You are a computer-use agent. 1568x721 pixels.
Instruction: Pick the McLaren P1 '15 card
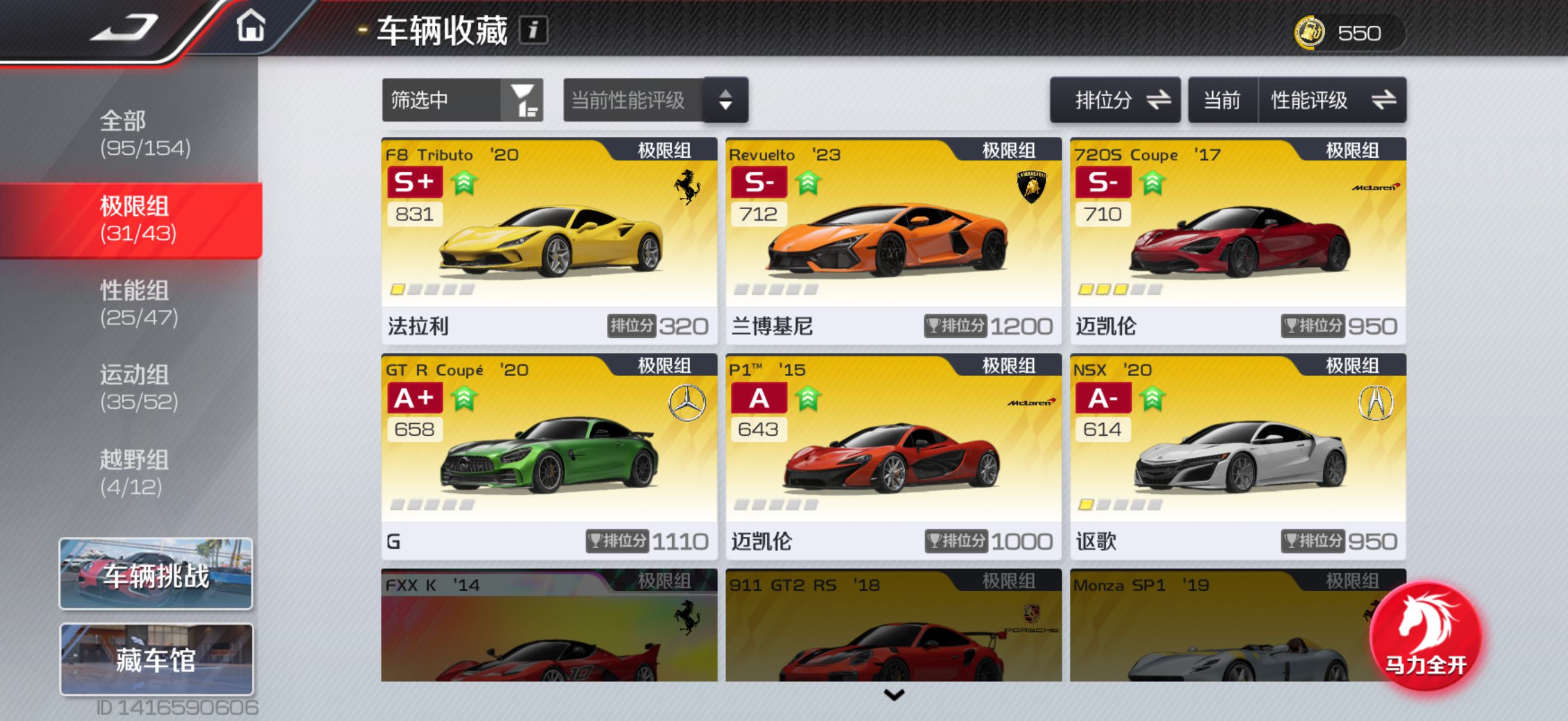pos(893,456)
